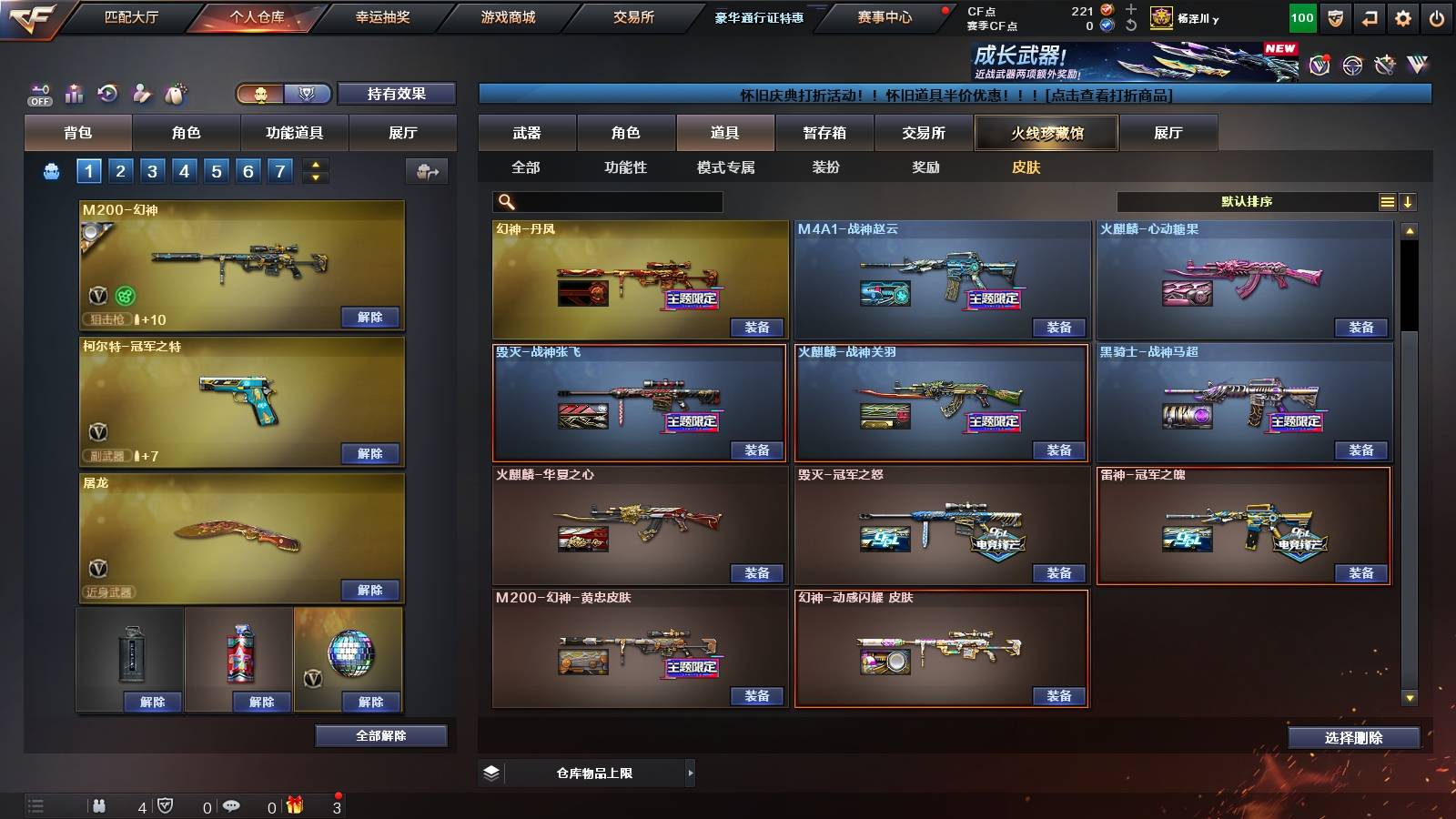Toggle the sort direction down-arrow beside 默认排序

(x=1409, y=201)
